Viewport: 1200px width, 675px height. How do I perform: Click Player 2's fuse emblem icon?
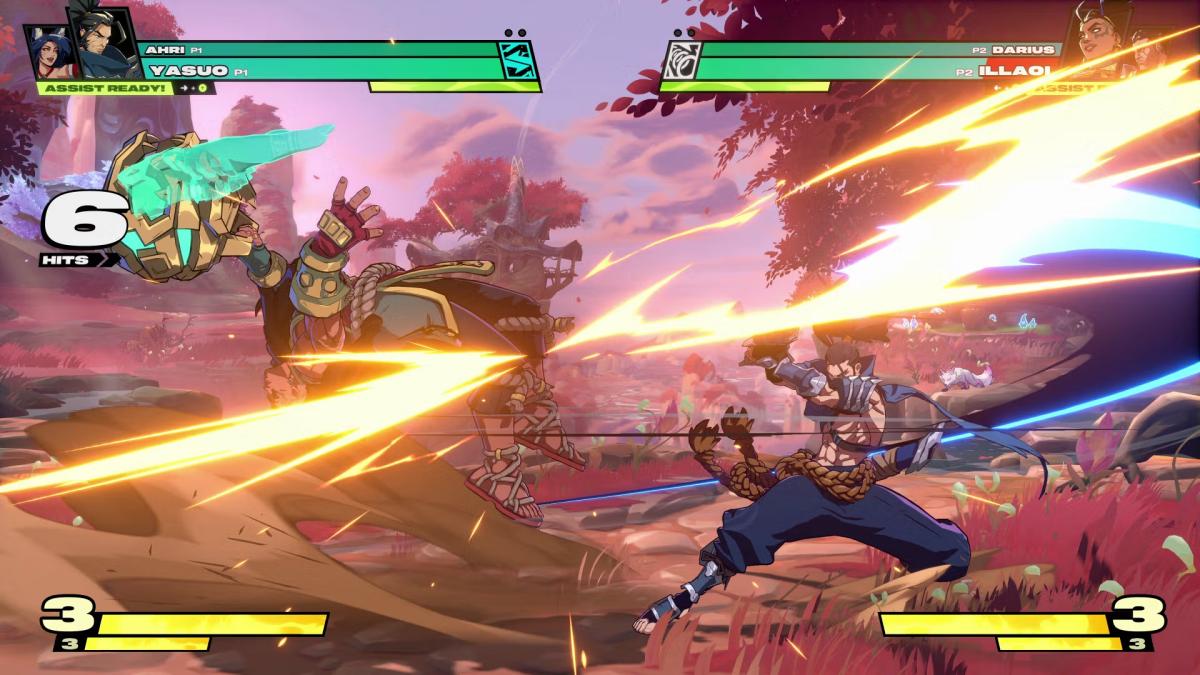tap(682, 61)
